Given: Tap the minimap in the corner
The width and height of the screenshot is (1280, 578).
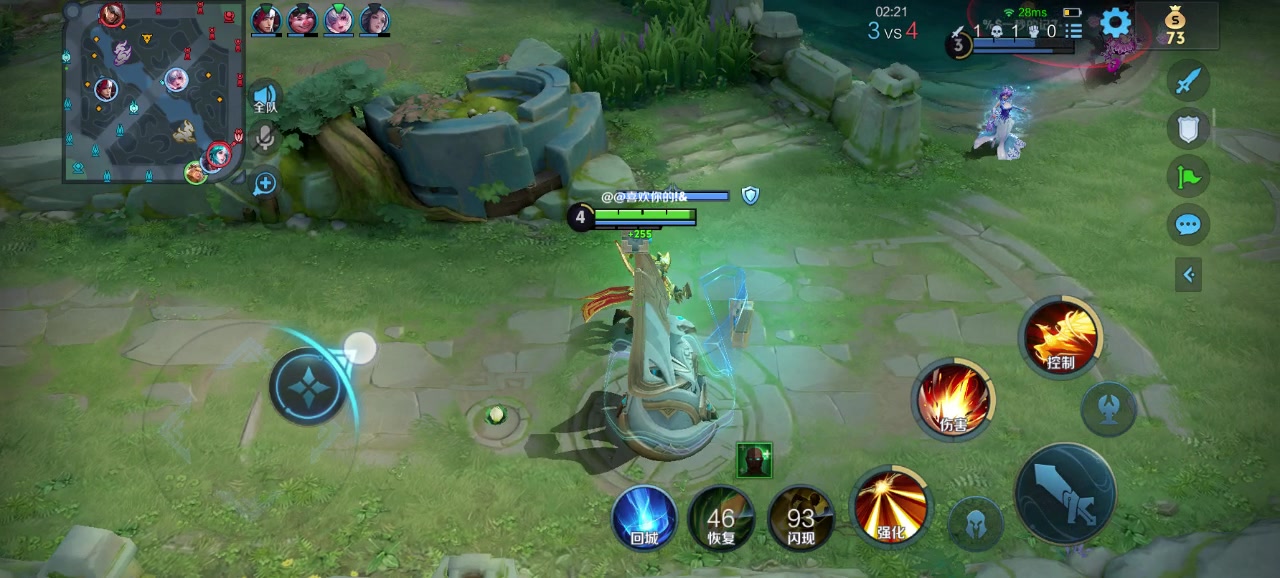Looking at the screenshot, I should [153, 92].
